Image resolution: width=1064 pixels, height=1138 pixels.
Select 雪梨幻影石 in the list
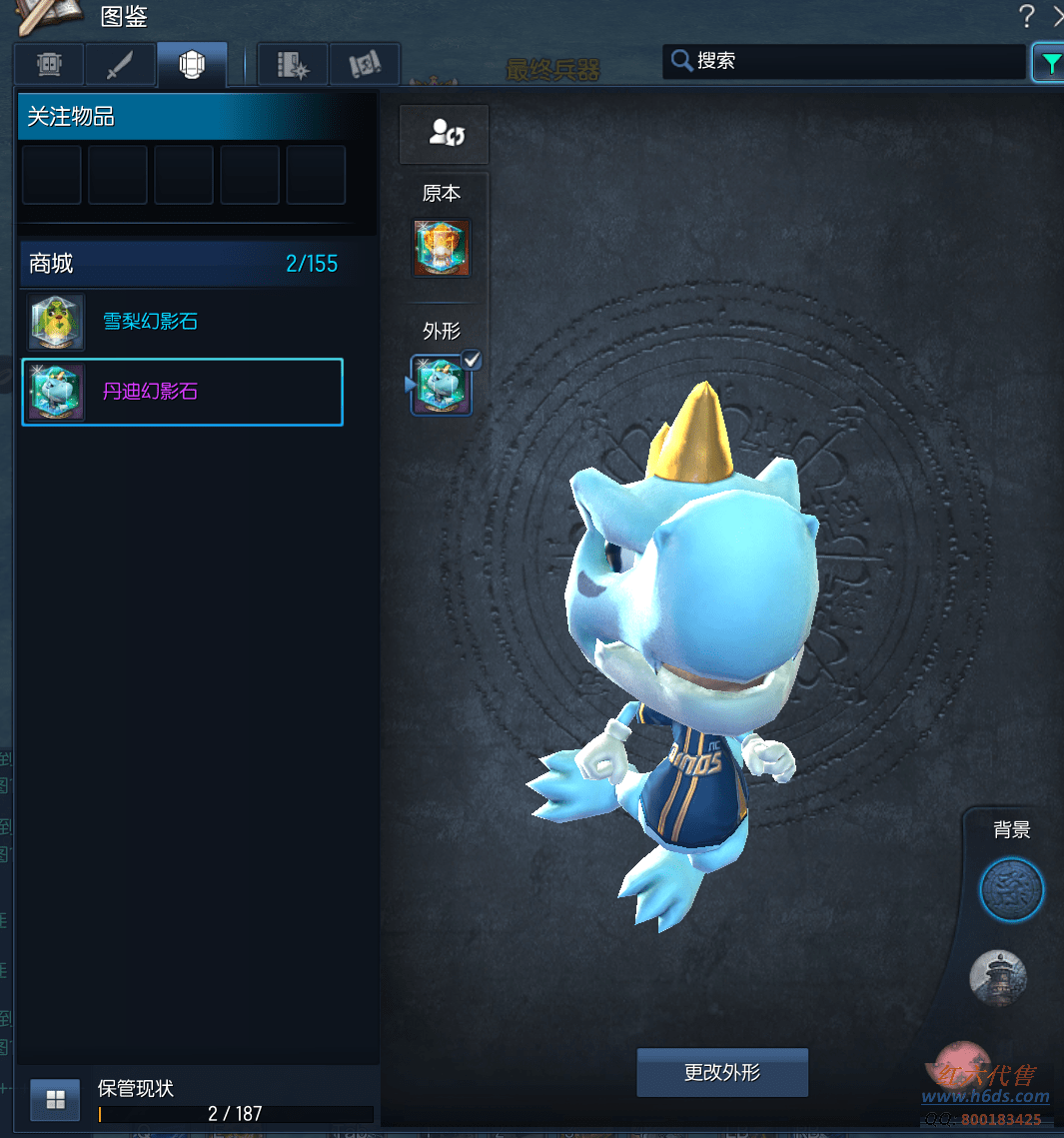pos(150,322)
